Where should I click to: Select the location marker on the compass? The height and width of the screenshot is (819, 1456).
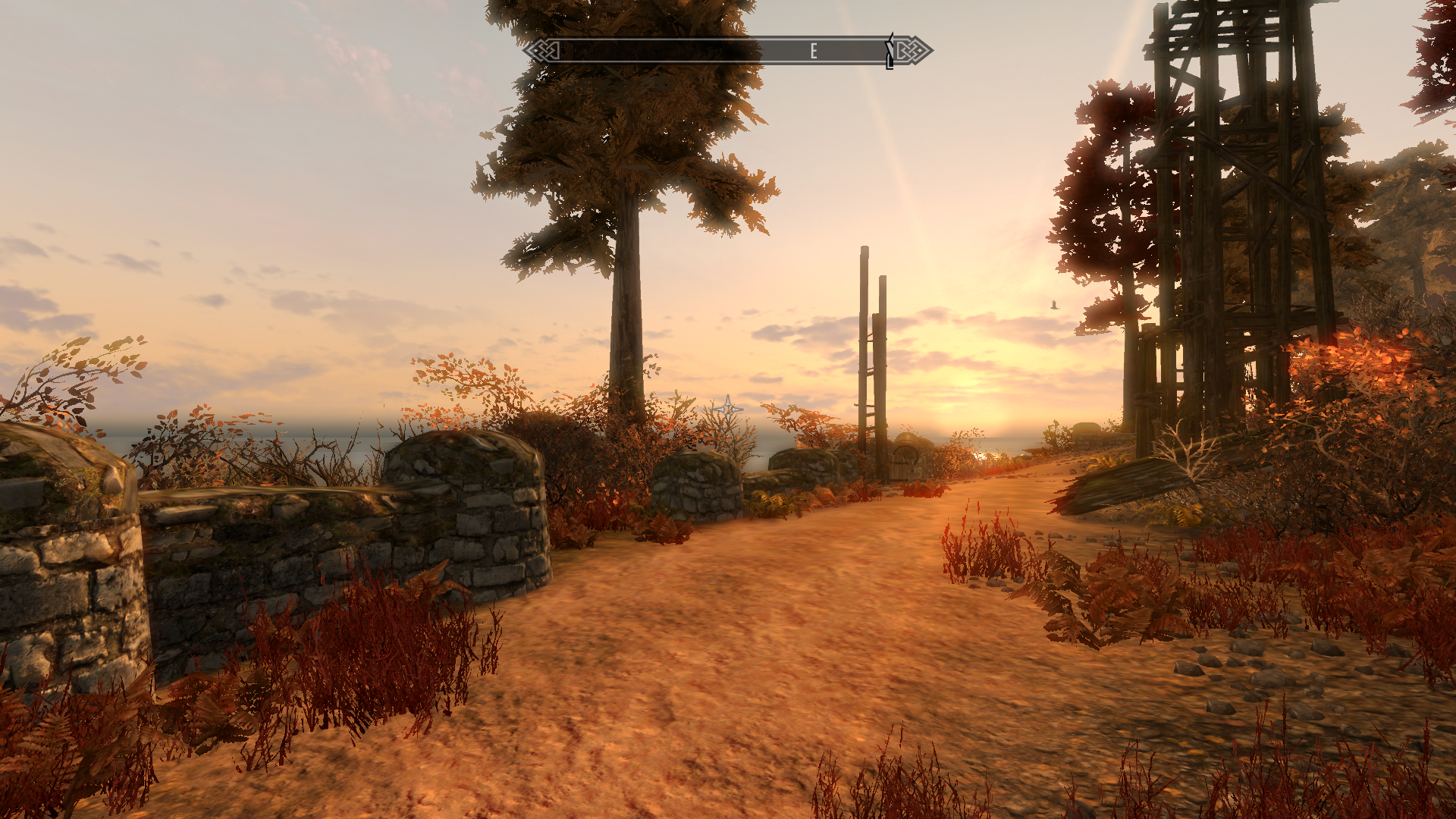890,52
